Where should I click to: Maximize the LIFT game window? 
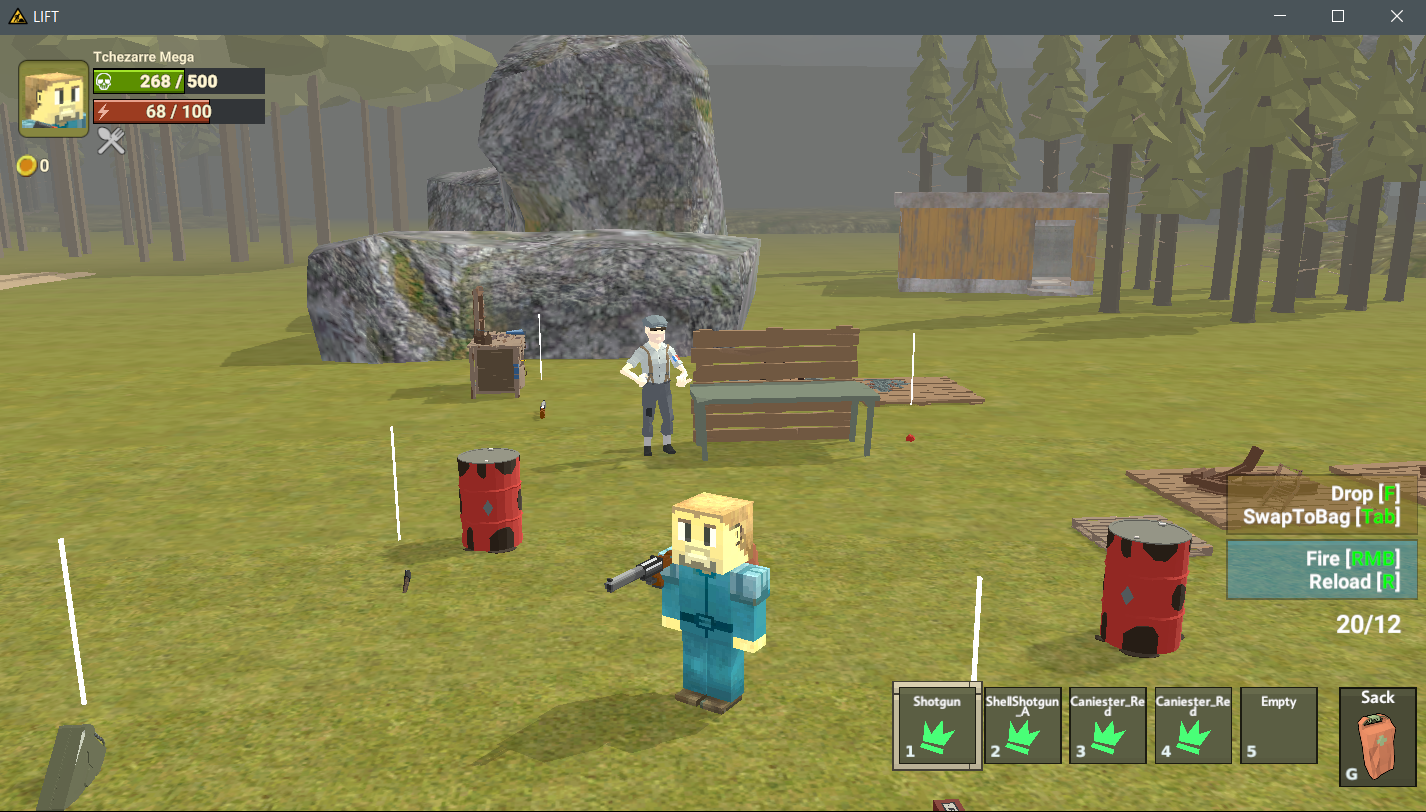click(1338, 16)
